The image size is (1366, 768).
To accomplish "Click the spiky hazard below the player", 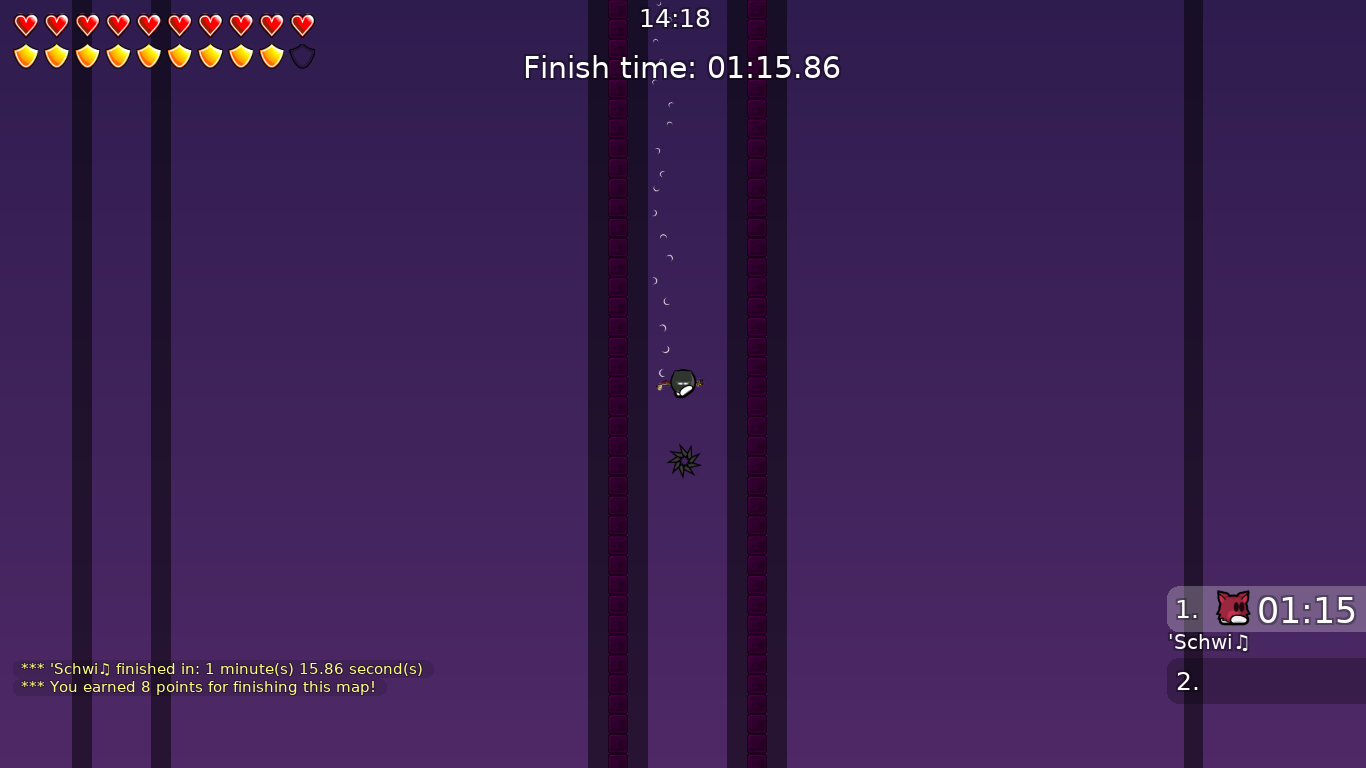I will (x=683, y=461).
